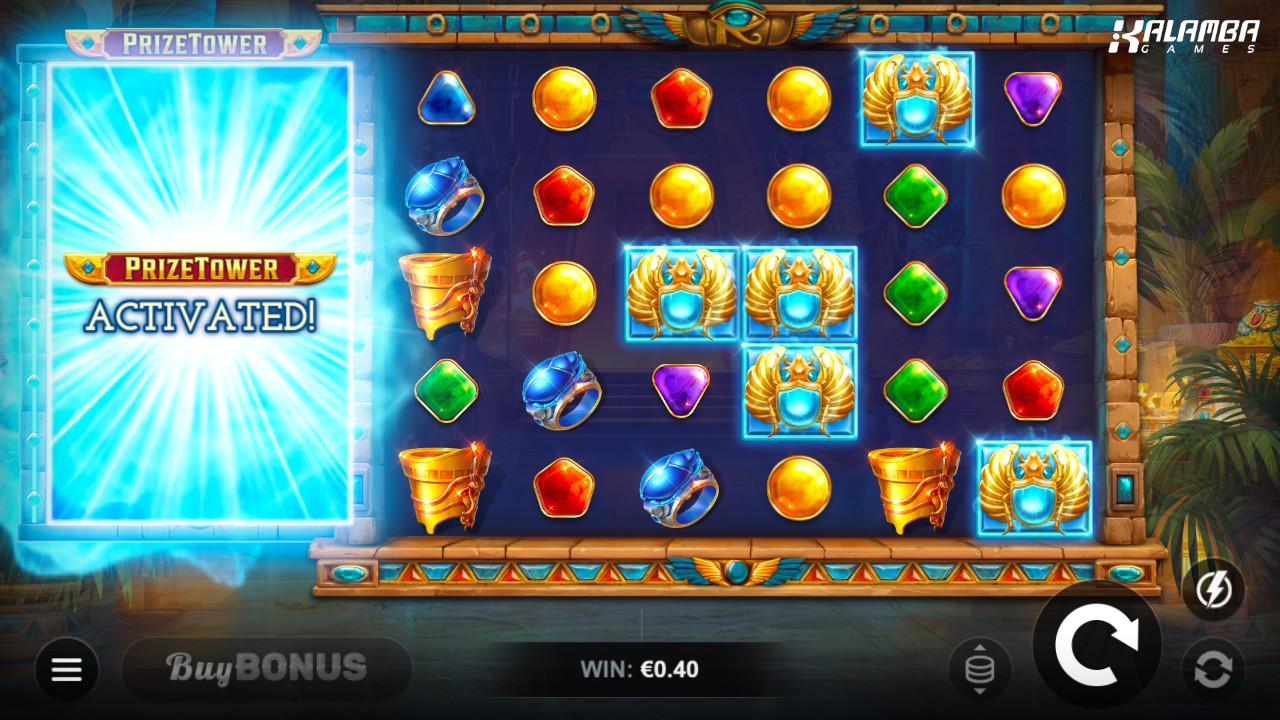Spin the reels with the arrow button
The image size is (1280, 720).
1096,645
